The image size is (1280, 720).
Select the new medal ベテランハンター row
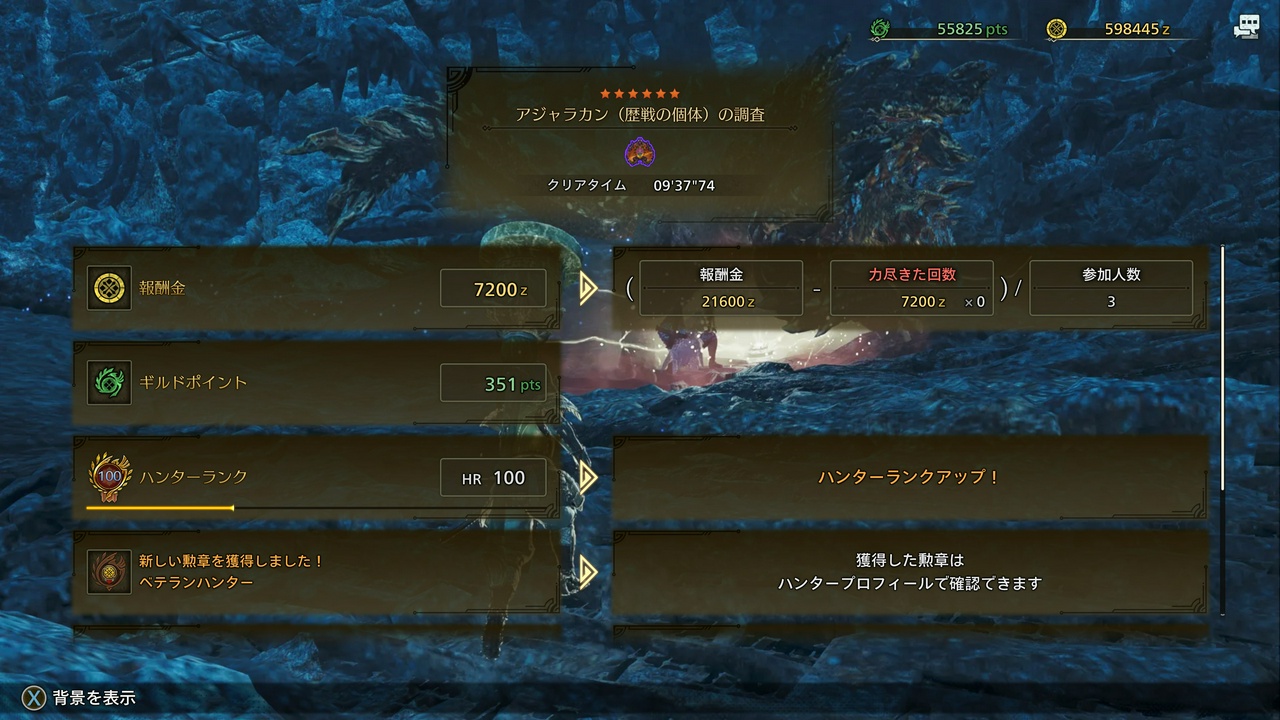pyautogui.click(x=316, y=571)
